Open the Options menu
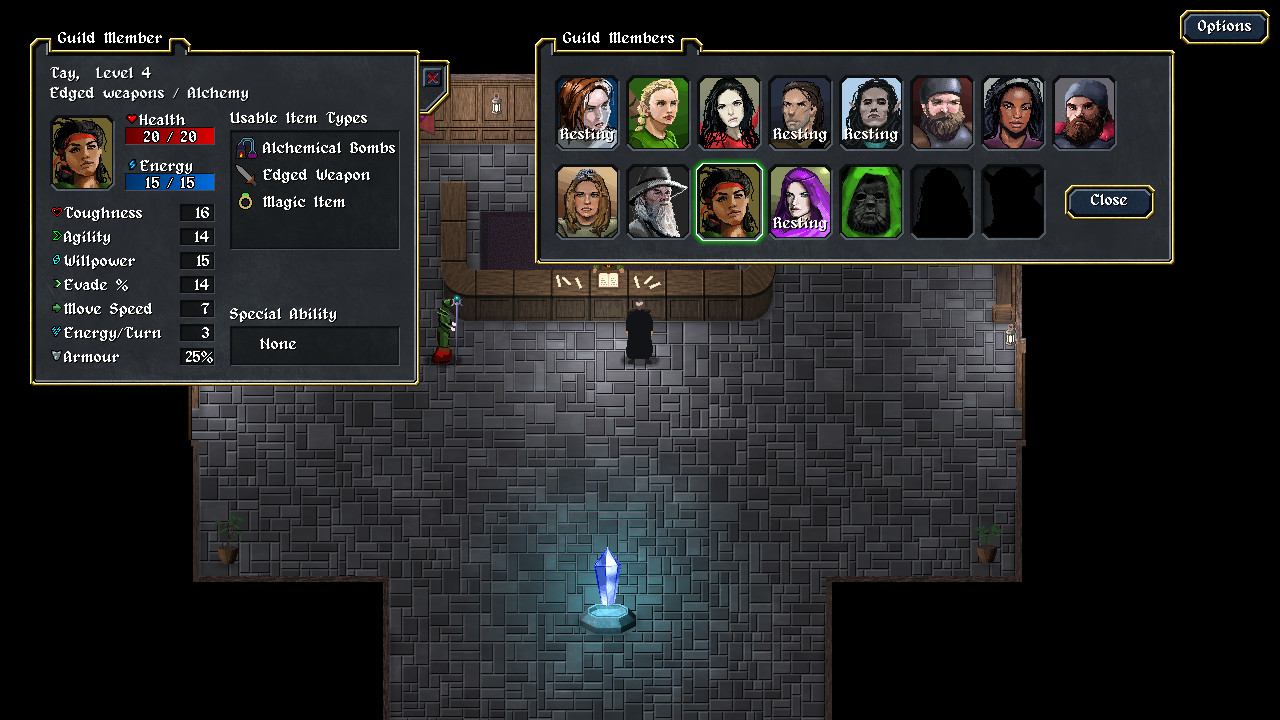The width and height of the screenshot is (1280, 720). click(x=1224, y=26)
